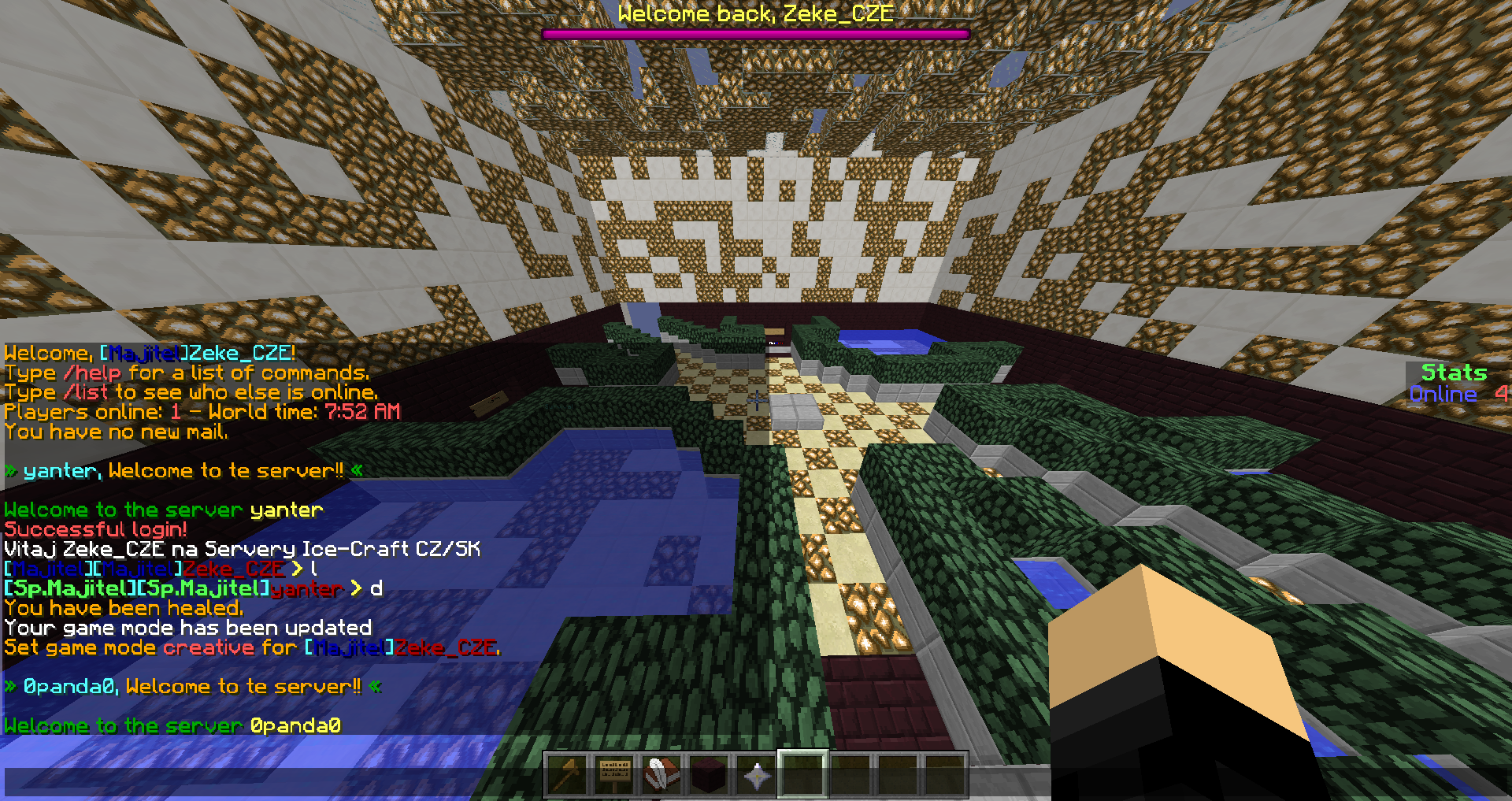Click the highlighted empty hotbar slot
The image size is (1512, 801).
coord(802,775)
